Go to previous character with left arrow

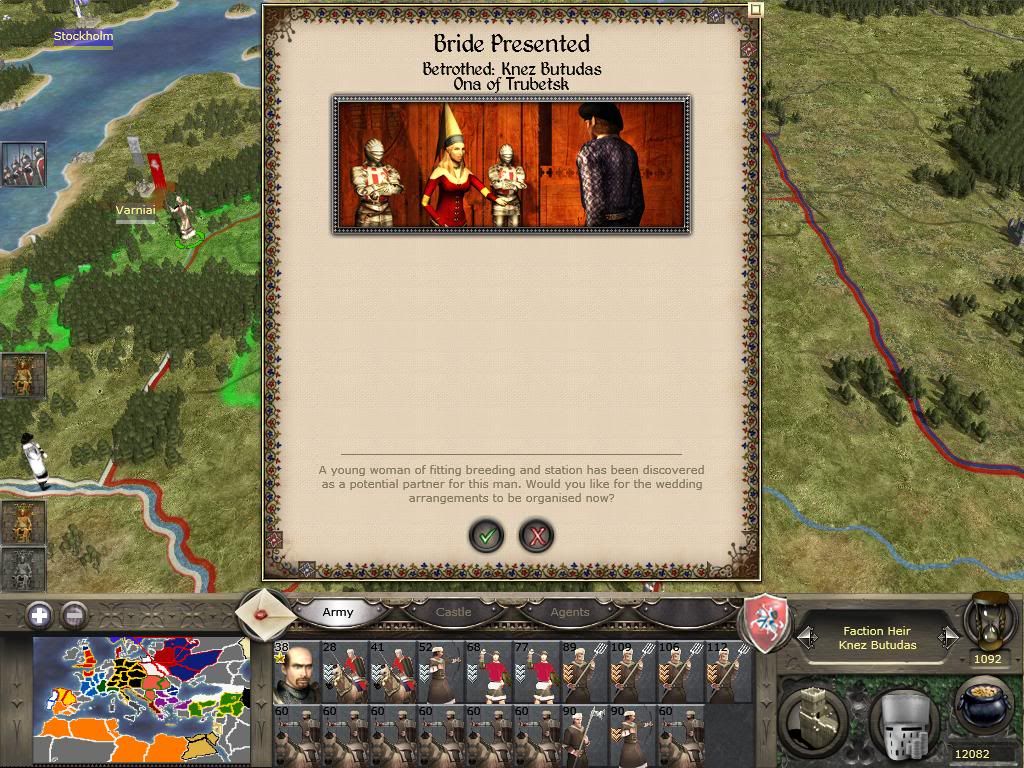(x=806, y=636)
